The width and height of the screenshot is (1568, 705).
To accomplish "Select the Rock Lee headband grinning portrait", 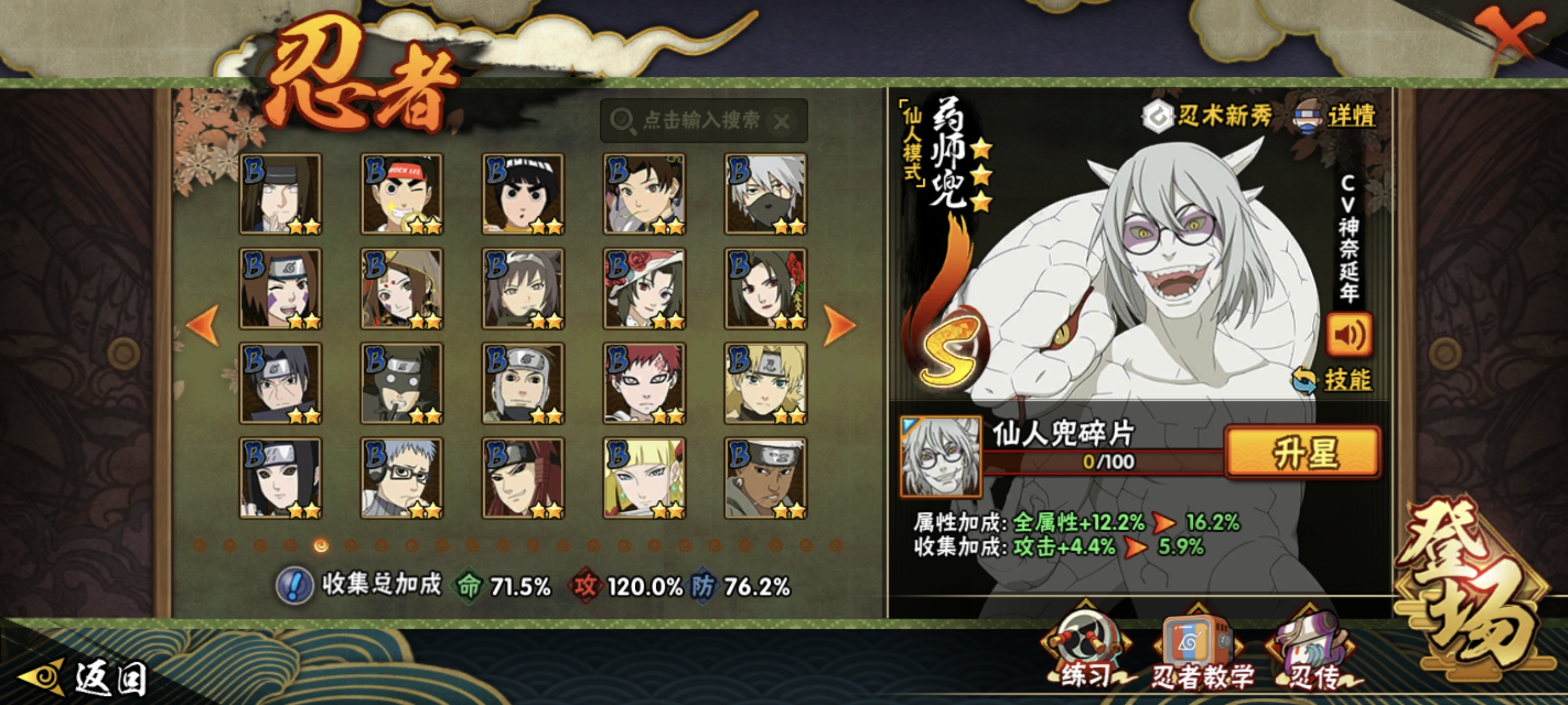I will 402,194.
